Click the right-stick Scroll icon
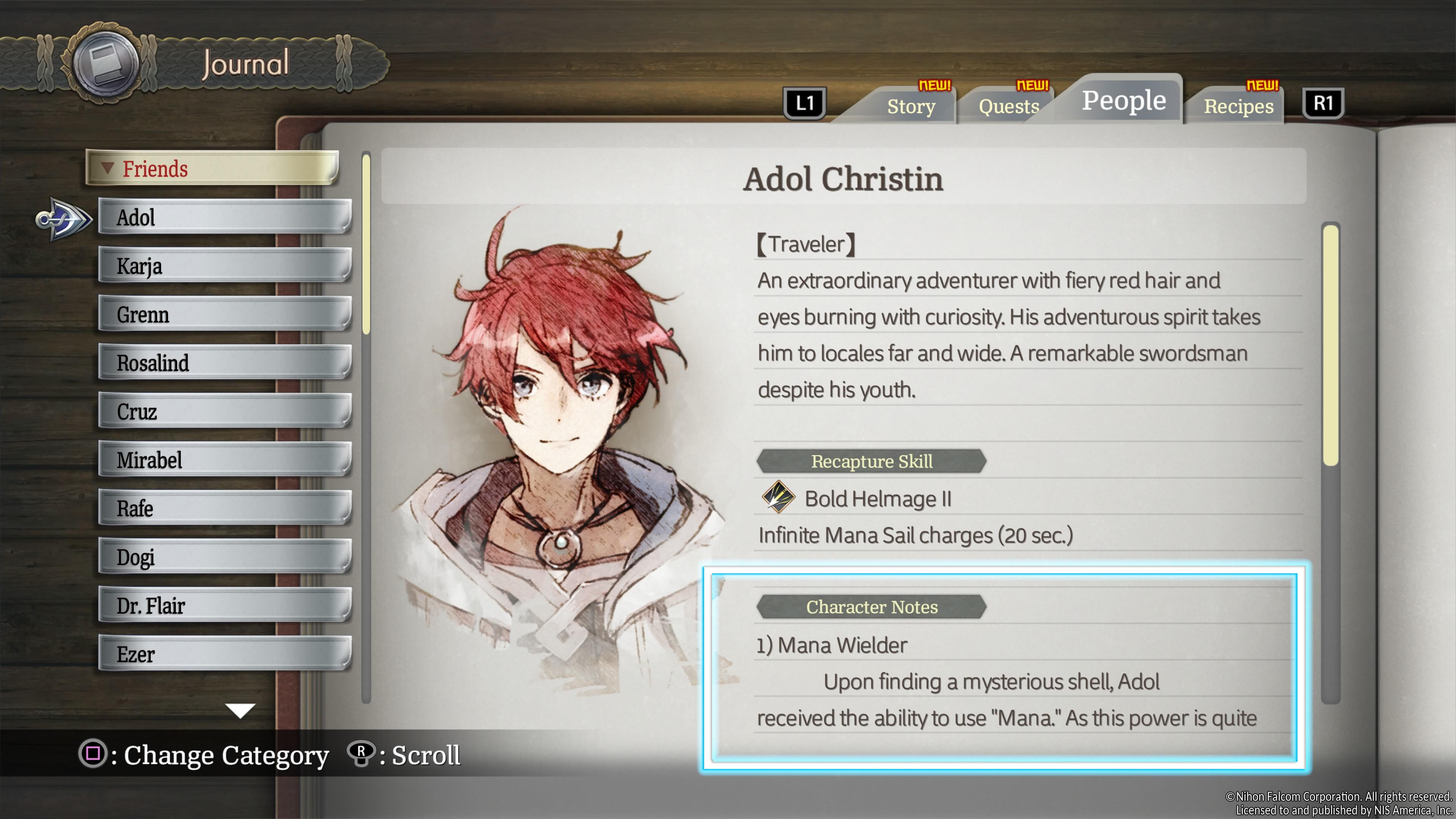 tap(362, 754)
